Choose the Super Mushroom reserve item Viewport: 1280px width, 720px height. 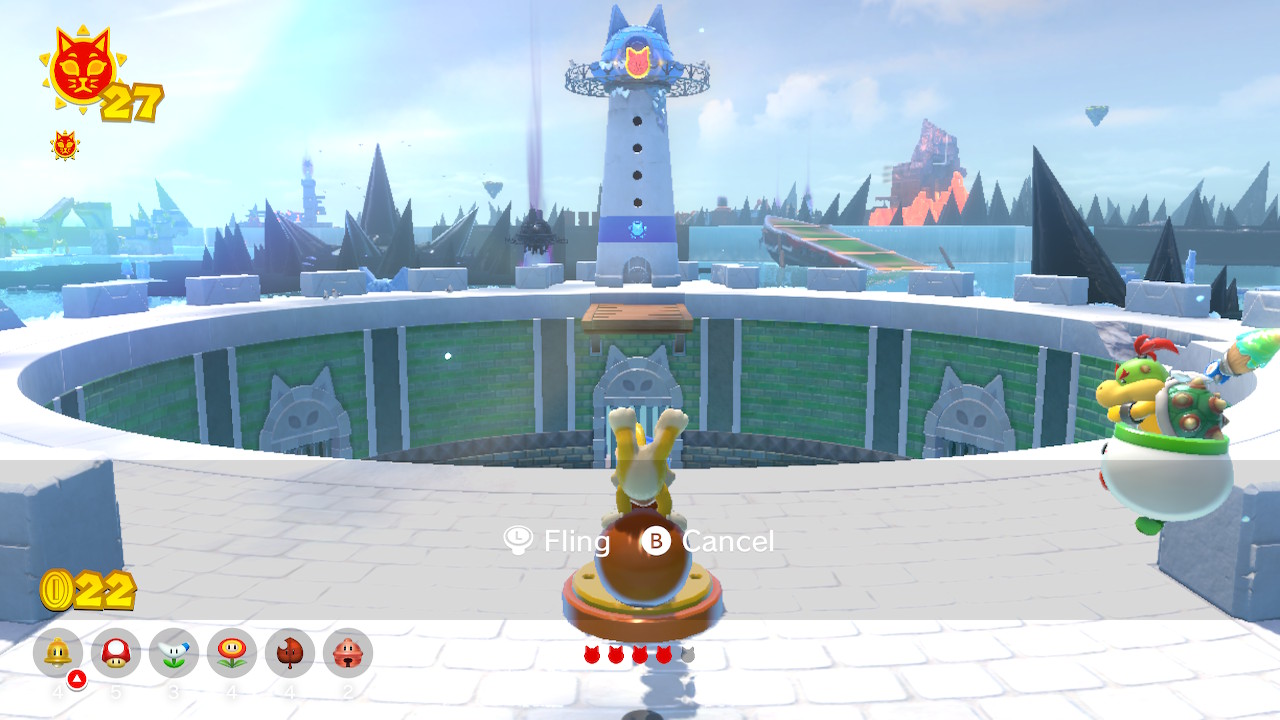point(116,653)
